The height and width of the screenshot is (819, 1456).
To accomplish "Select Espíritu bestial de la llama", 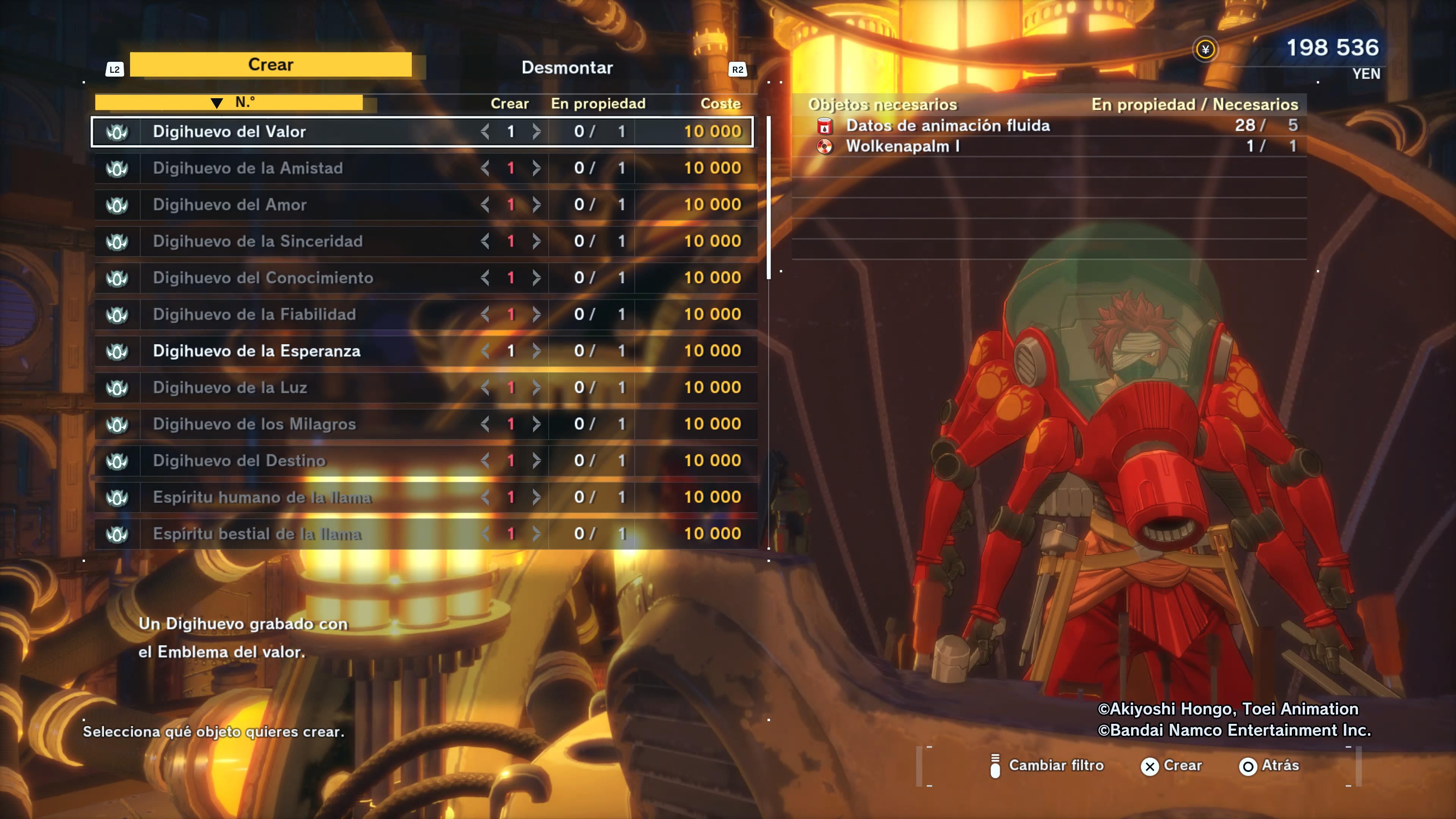I will [x=257, y=533].
